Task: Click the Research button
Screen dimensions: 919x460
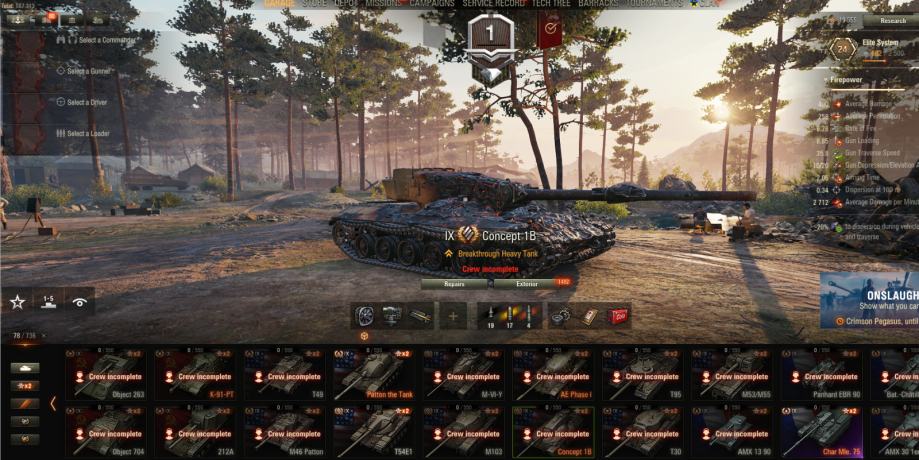Action: point(892,19)
